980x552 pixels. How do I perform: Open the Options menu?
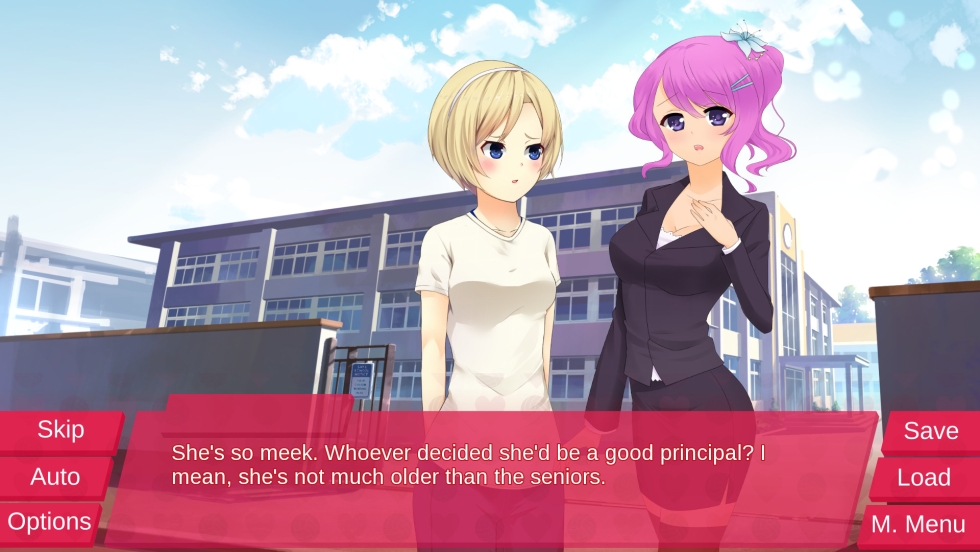pos(49,522)
